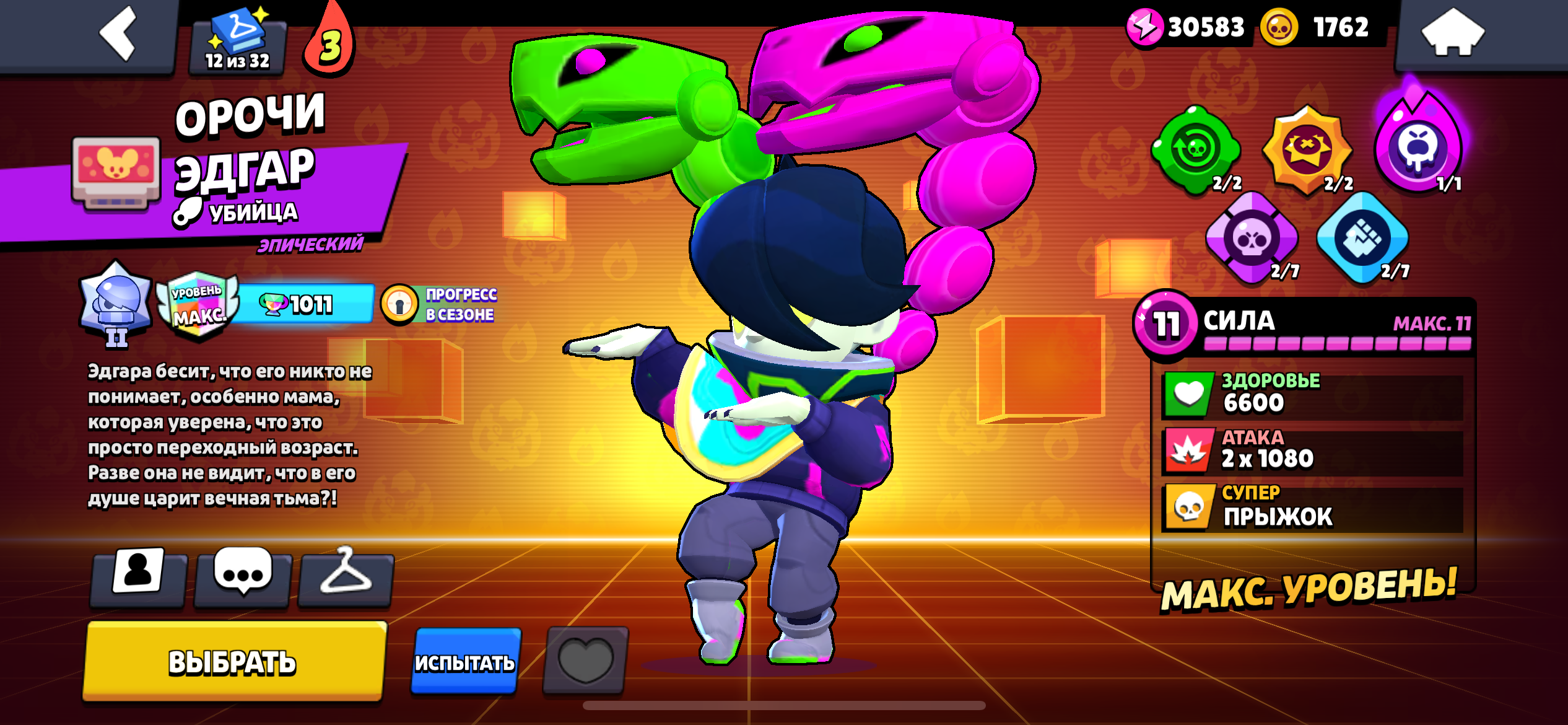Show details for the СУПЕР ПРЫЖОК row

click(x=1312, y=508)
